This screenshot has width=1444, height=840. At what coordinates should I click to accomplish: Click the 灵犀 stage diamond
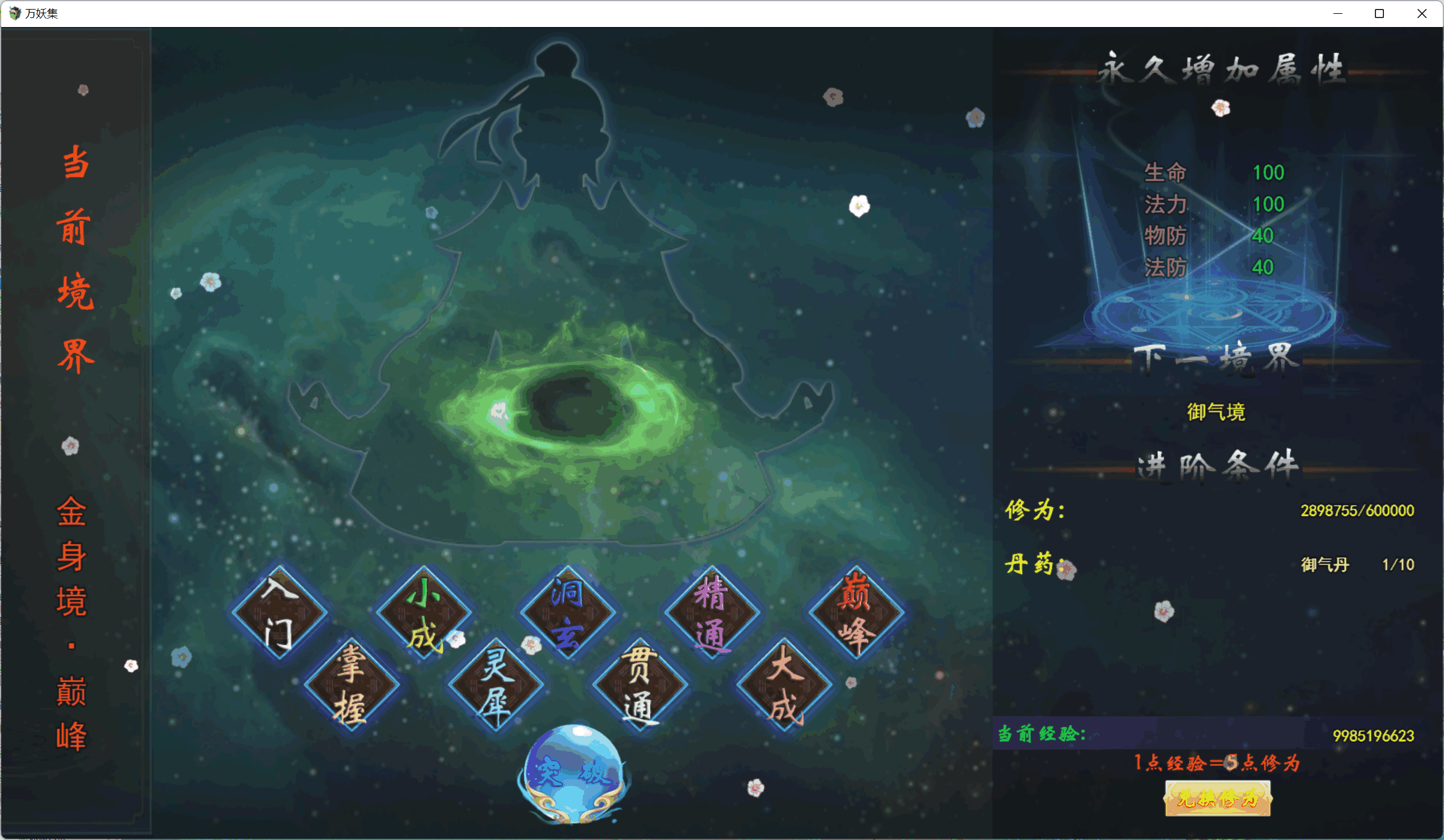coord(496,684)
